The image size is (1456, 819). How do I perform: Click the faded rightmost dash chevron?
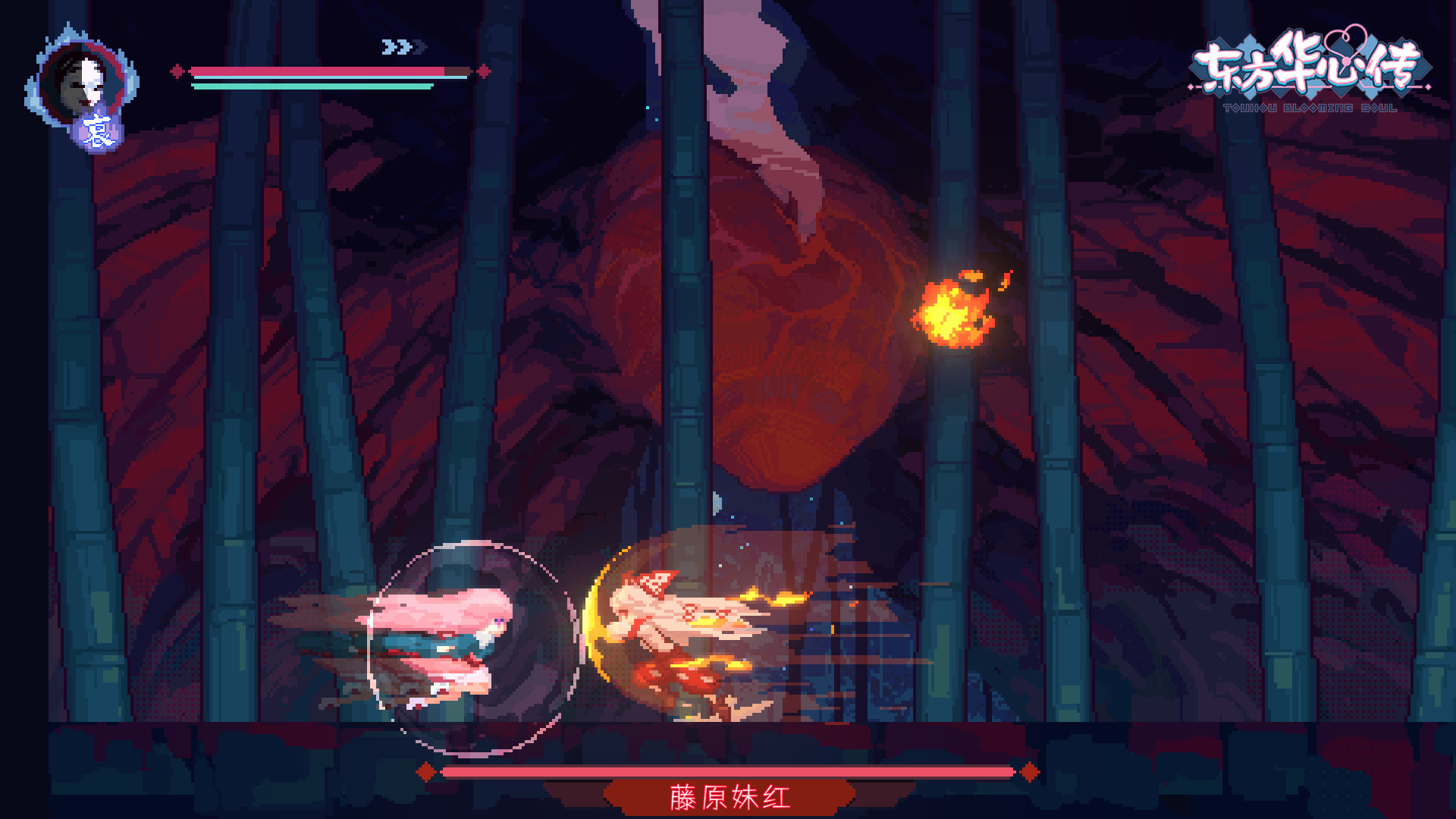418,45
